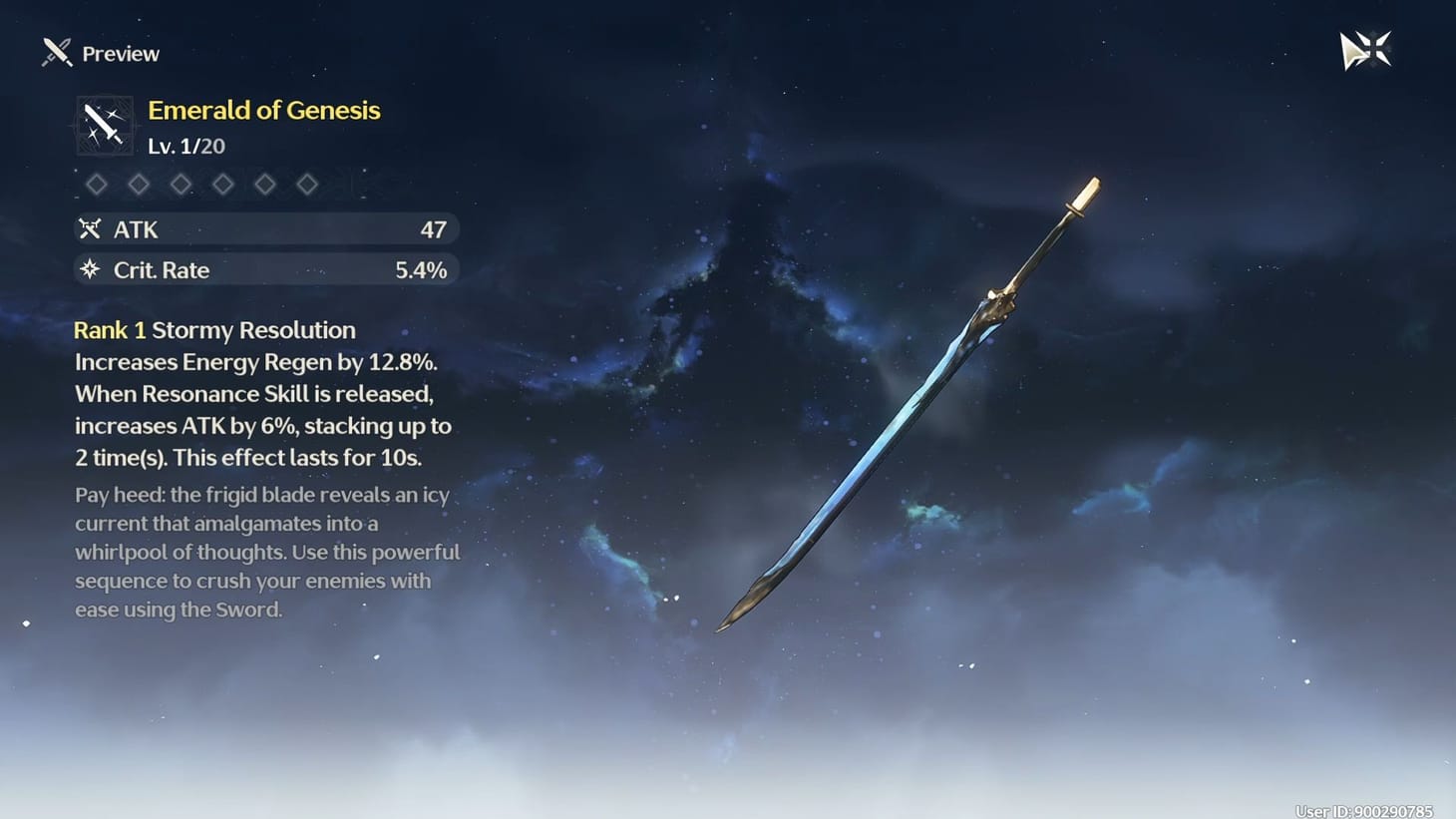This screenshot has height=819, width=1456.
Task: Click the sparkle sword icon inside the thumbnail frame
Action: pos(104,124)
